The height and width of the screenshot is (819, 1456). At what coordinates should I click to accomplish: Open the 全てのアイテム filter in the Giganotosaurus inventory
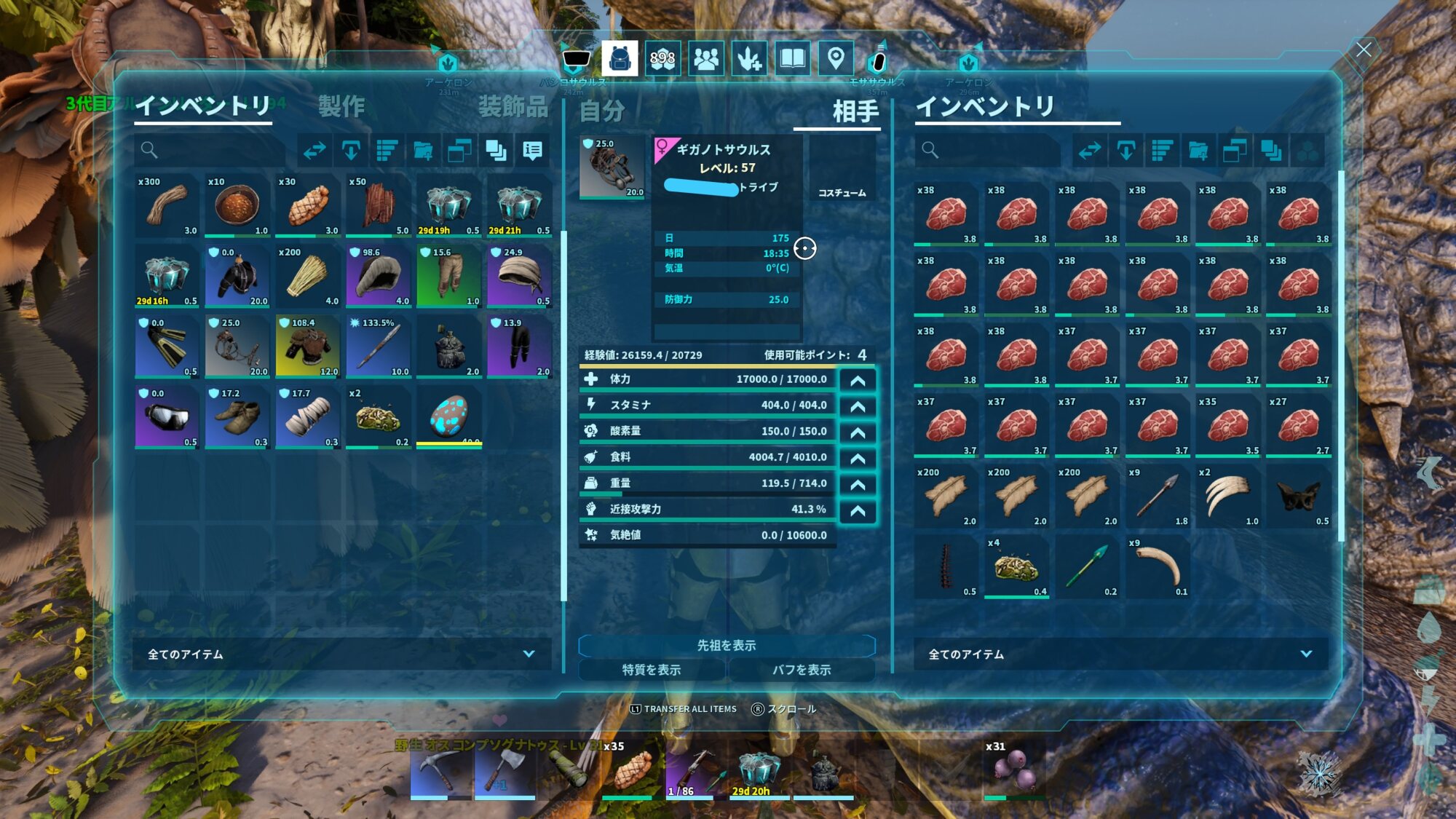coord(1120,654)
